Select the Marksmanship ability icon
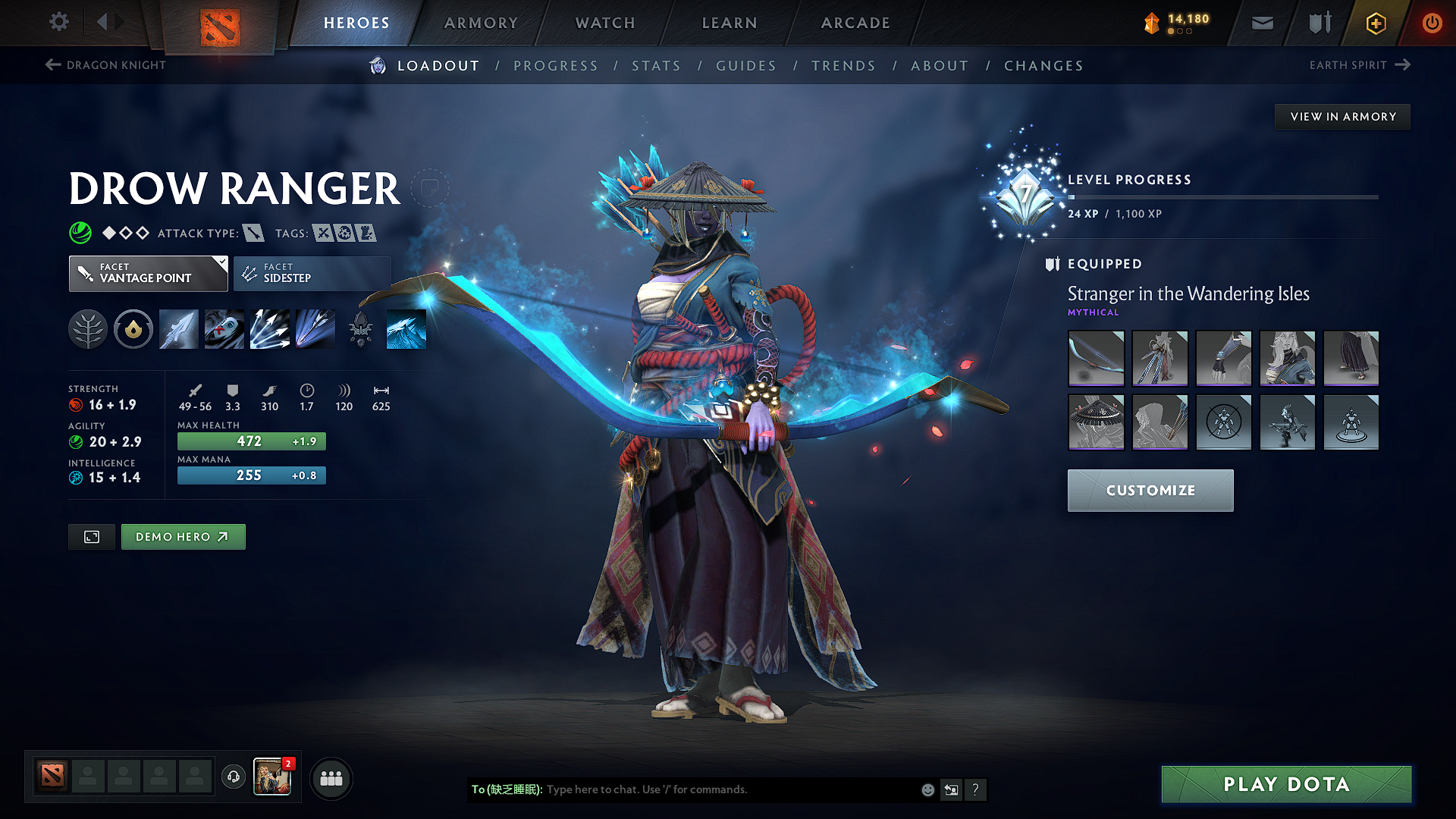The height and width of the screenshot is (819, 1456). click(315, 328)
